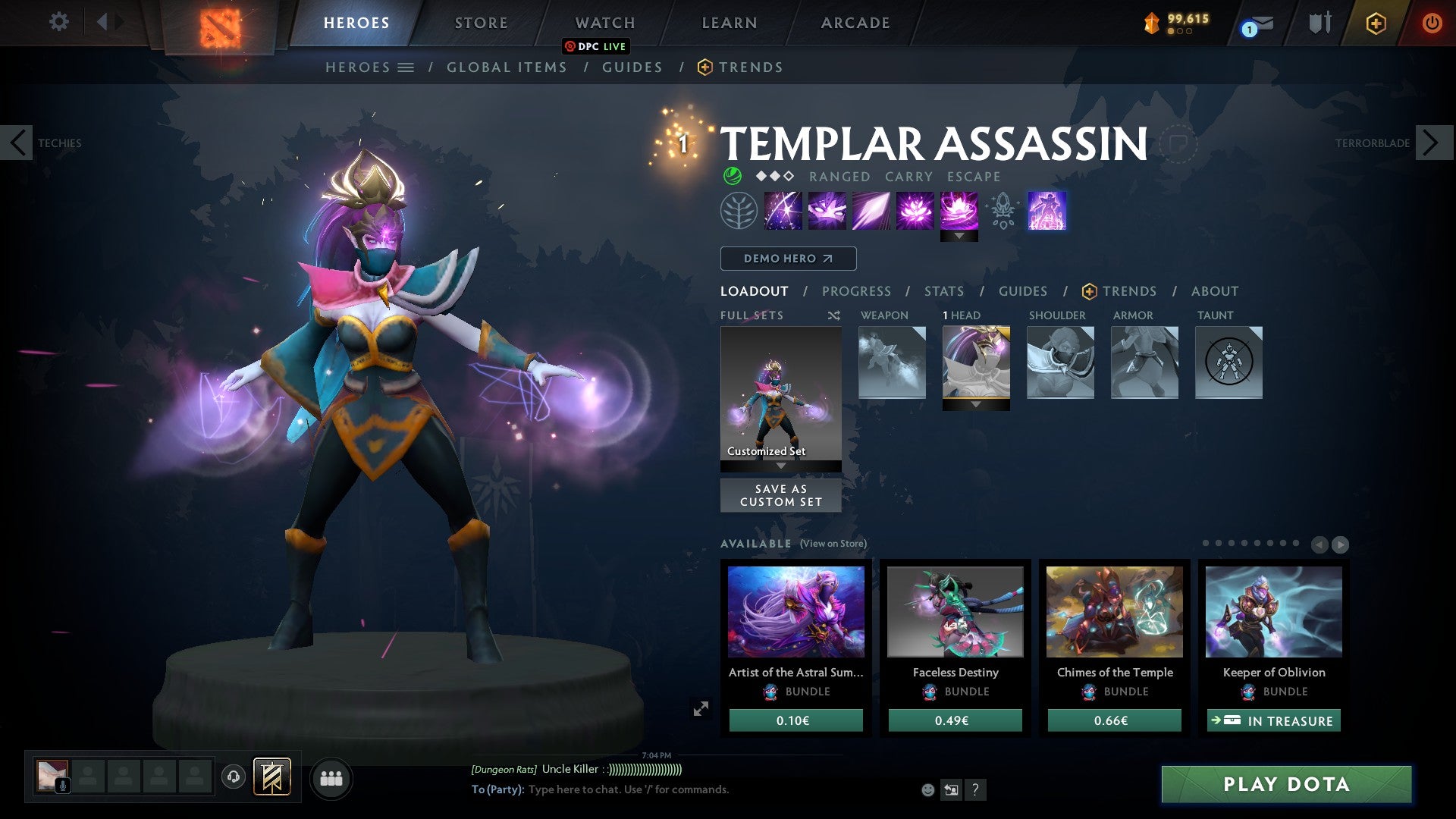The height and width of the screenshot is (819, 1456).
Task: Click the Demo Hero button
Action: pos(787,258)
